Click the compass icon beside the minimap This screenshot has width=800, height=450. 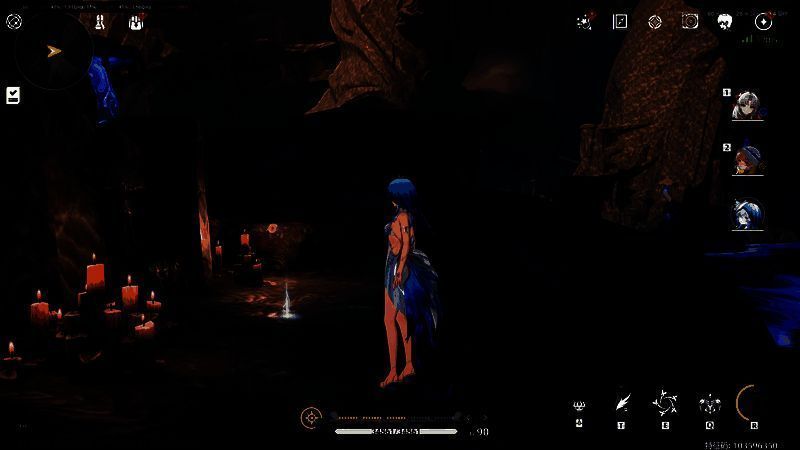tap(14, 21)
